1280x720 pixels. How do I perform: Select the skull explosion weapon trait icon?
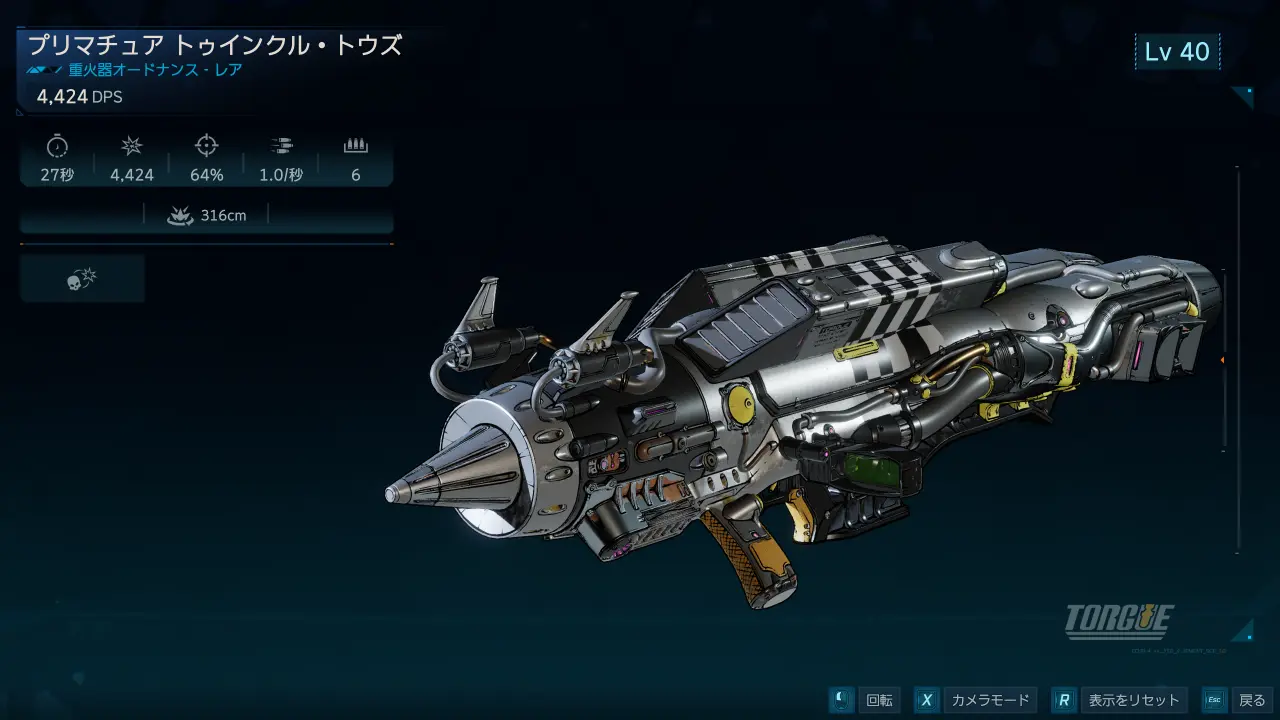(x=82, y=279)
